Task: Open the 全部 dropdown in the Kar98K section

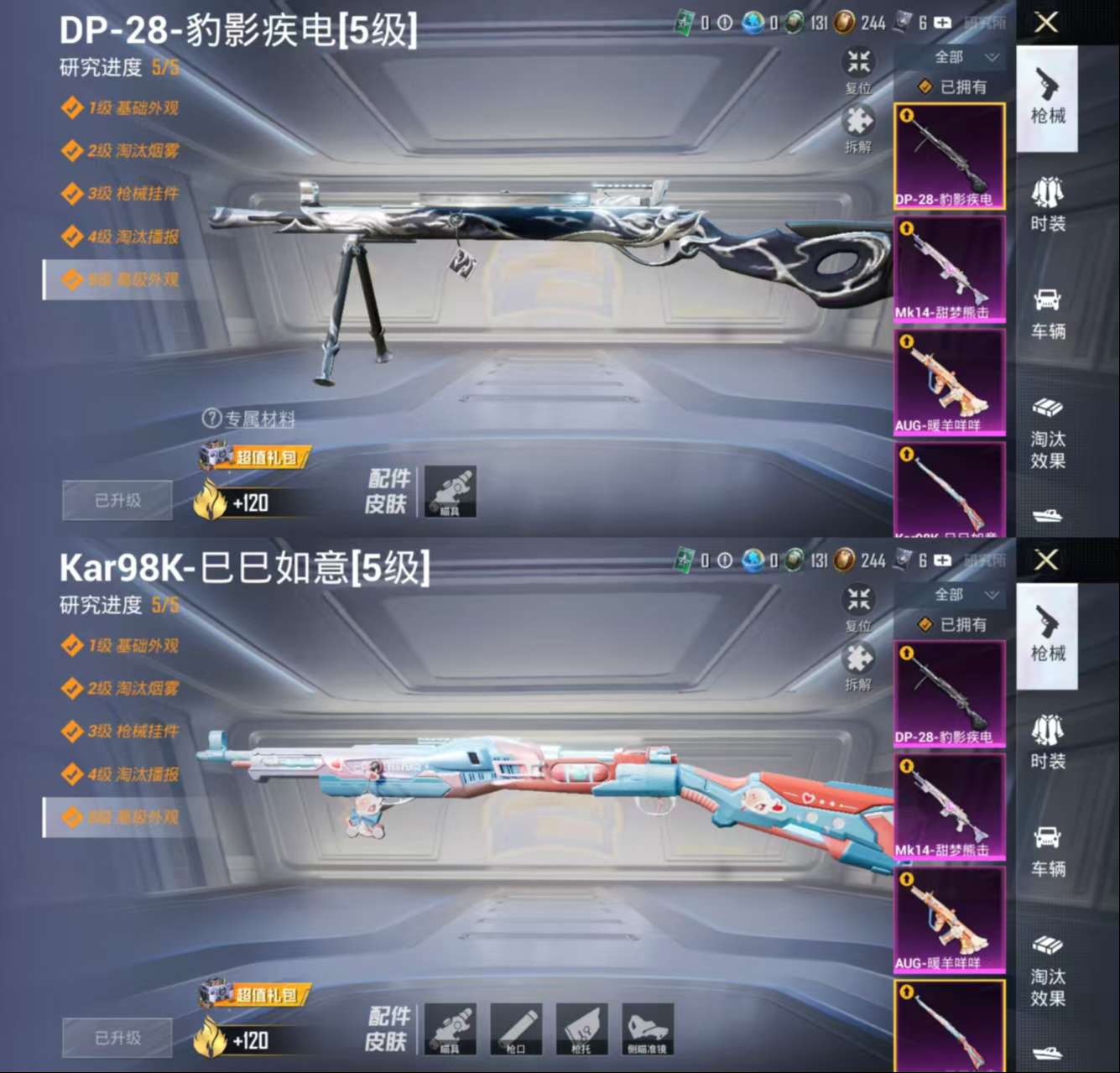Action: (951, 595)
